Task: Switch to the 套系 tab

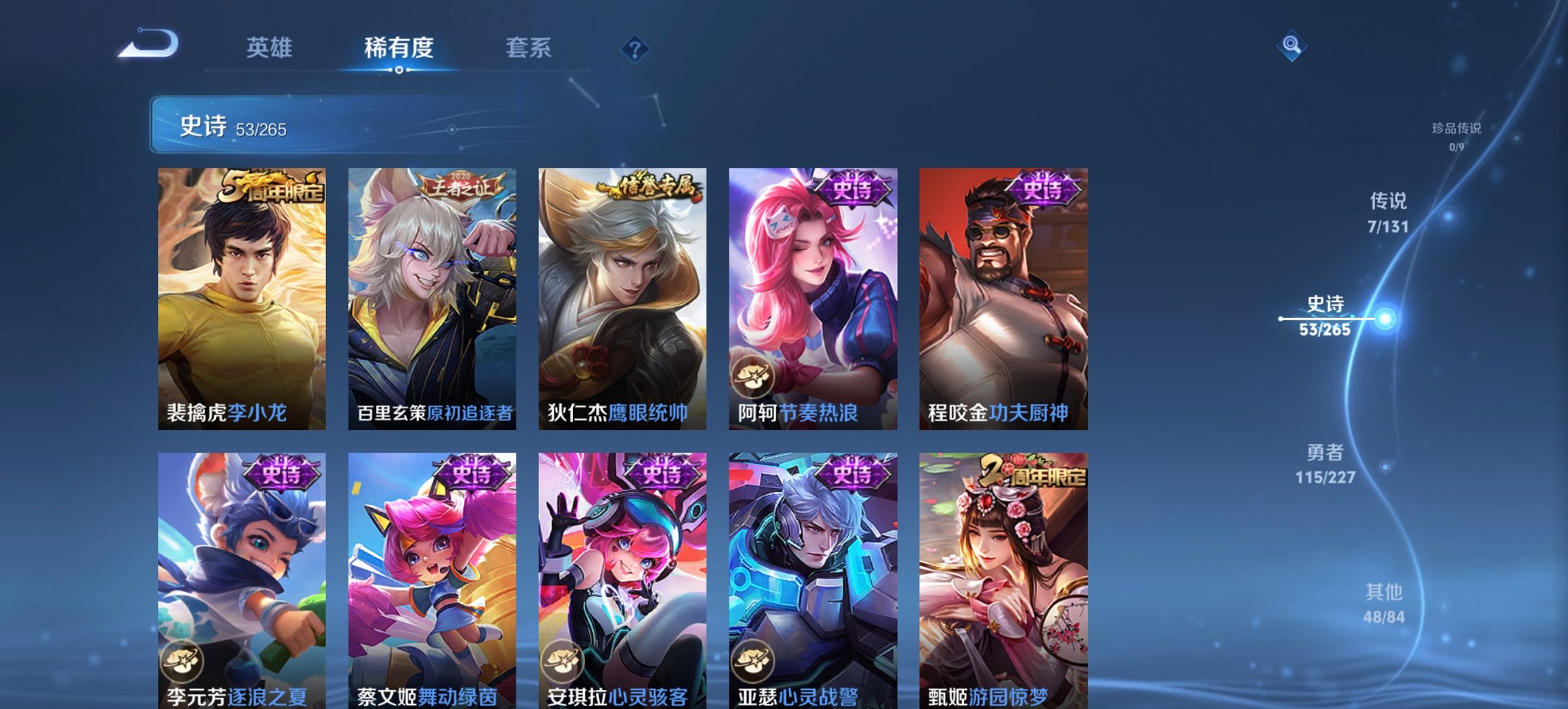Action: tap(529, 48)
